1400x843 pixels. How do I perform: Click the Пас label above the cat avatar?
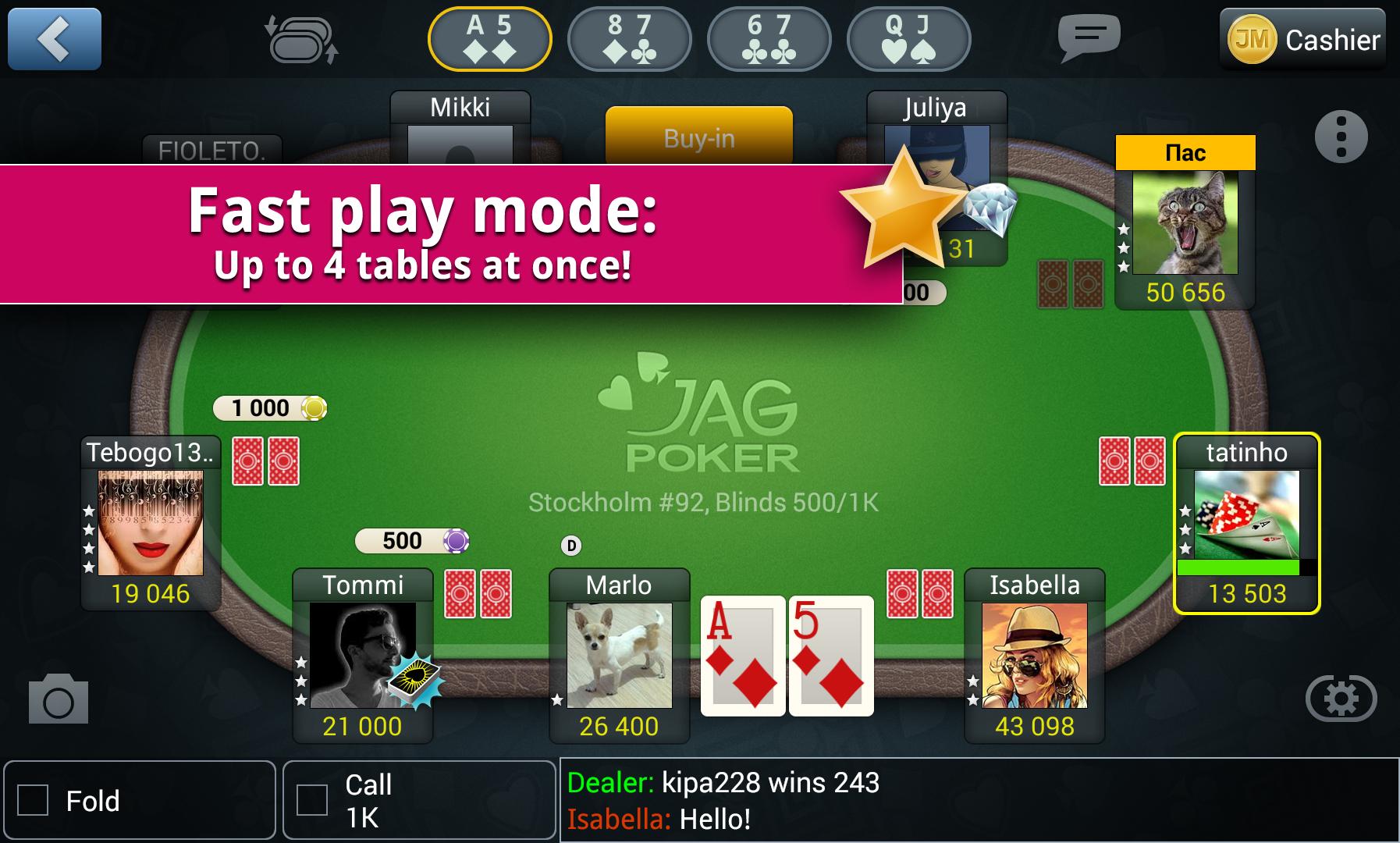(x=1187, y=151)
